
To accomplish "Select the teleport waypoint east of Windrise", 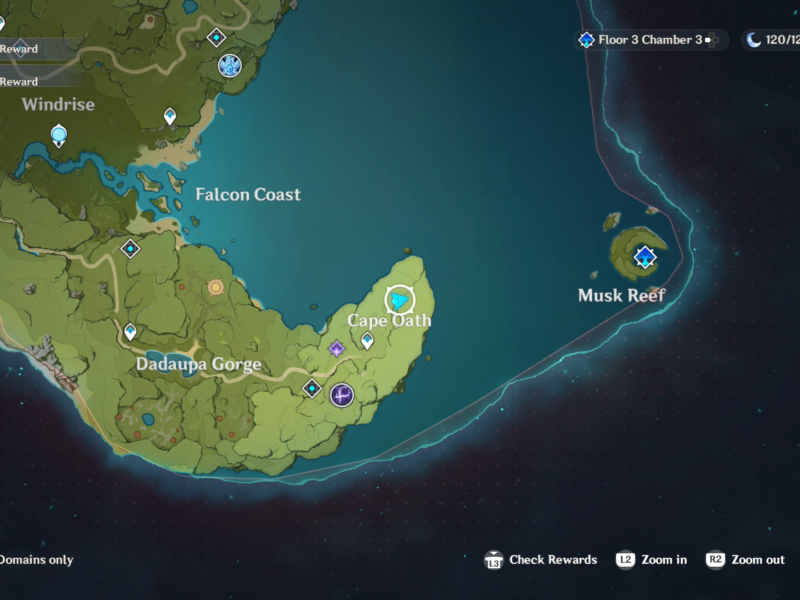I will 170,117.
